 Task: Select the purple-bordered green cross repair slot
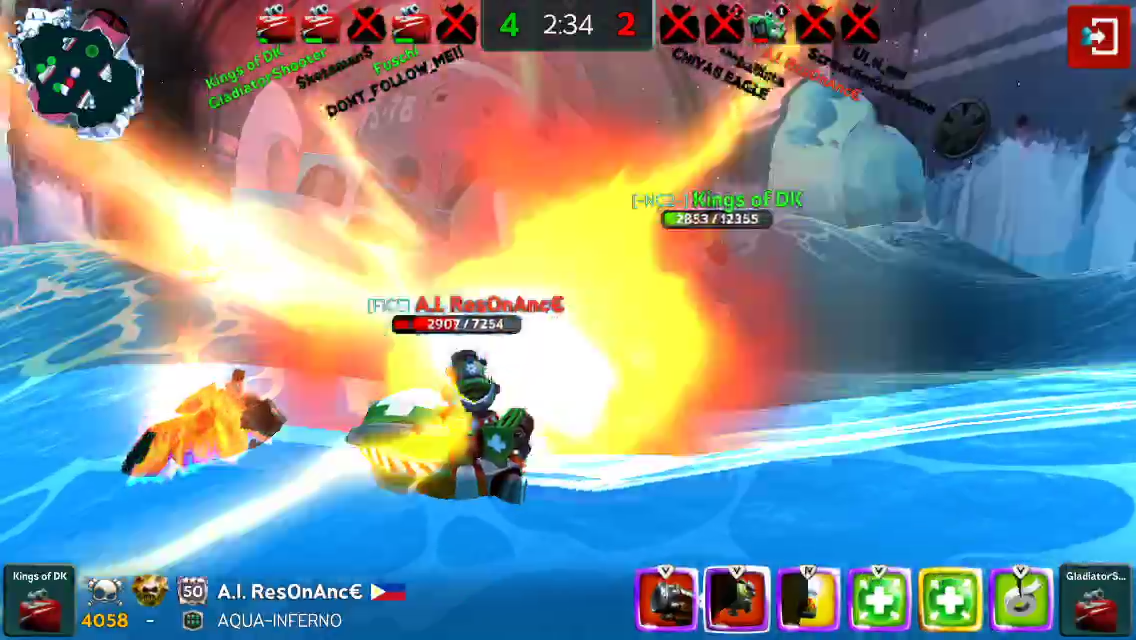[879, 600]
